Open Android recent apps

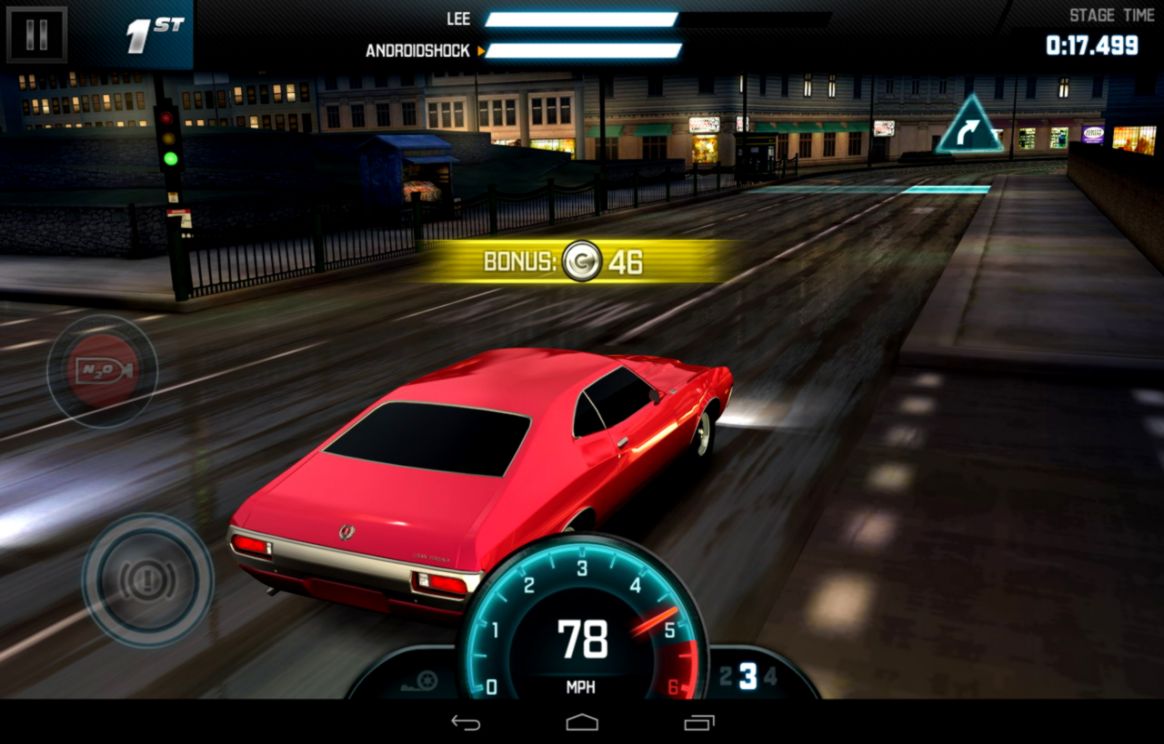click(699, 722)
